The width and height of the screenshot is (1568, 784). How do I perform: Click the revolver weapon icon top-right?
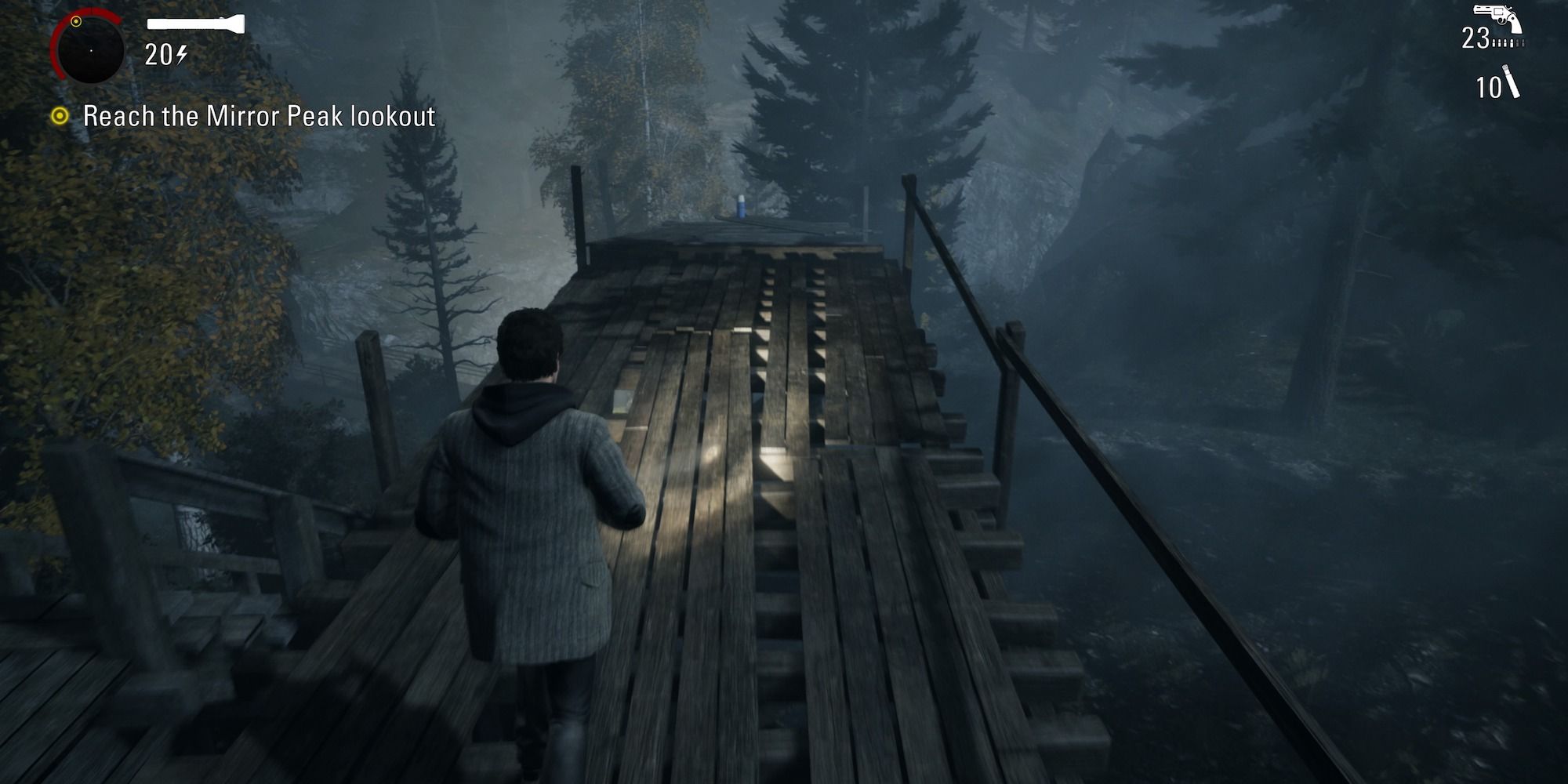click(x=1497, y=16)
